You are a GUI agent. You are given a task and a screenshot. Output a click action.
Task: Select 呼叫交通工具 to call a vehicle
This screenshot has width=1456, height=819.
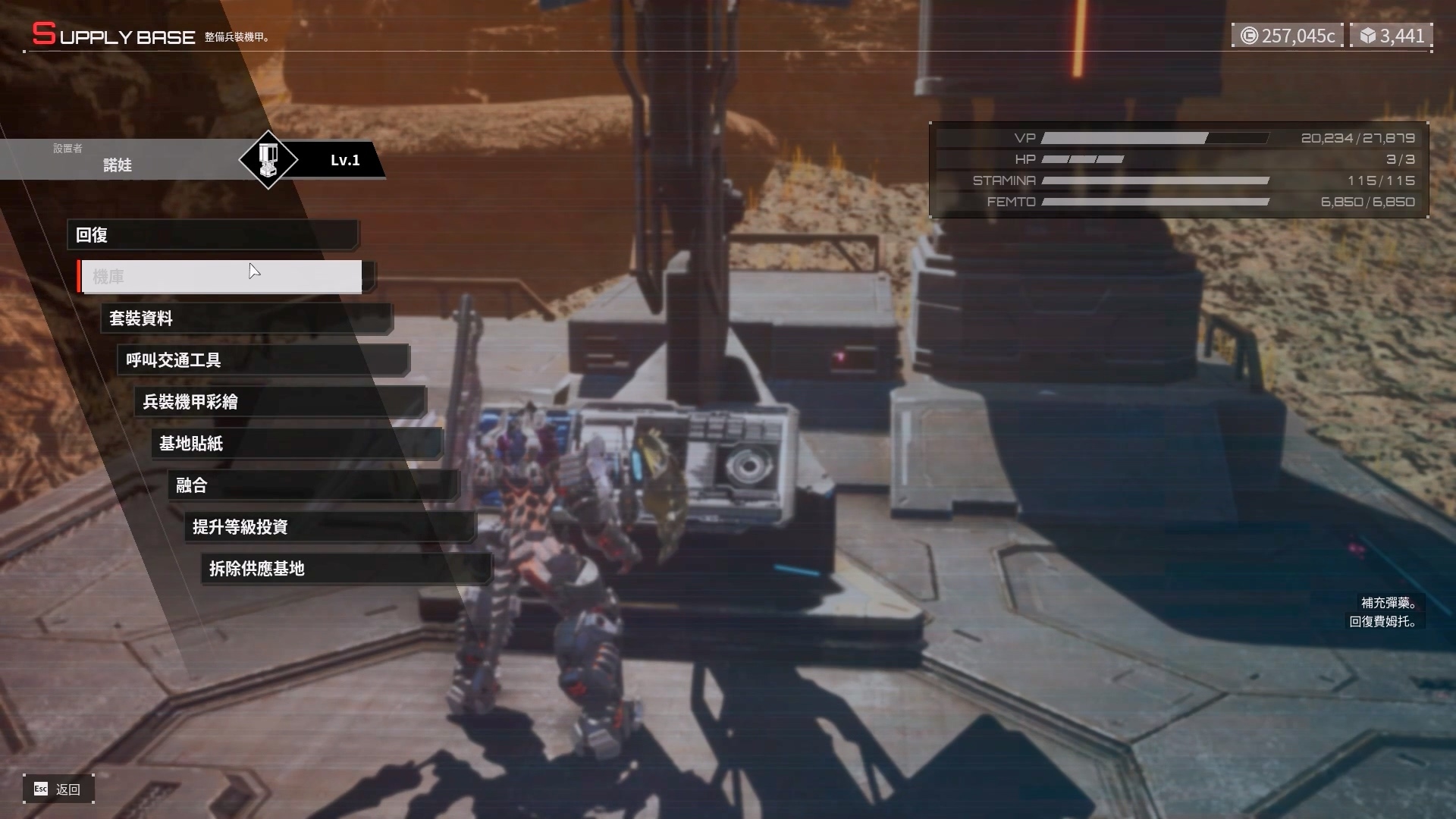click(x=262, y=360)
